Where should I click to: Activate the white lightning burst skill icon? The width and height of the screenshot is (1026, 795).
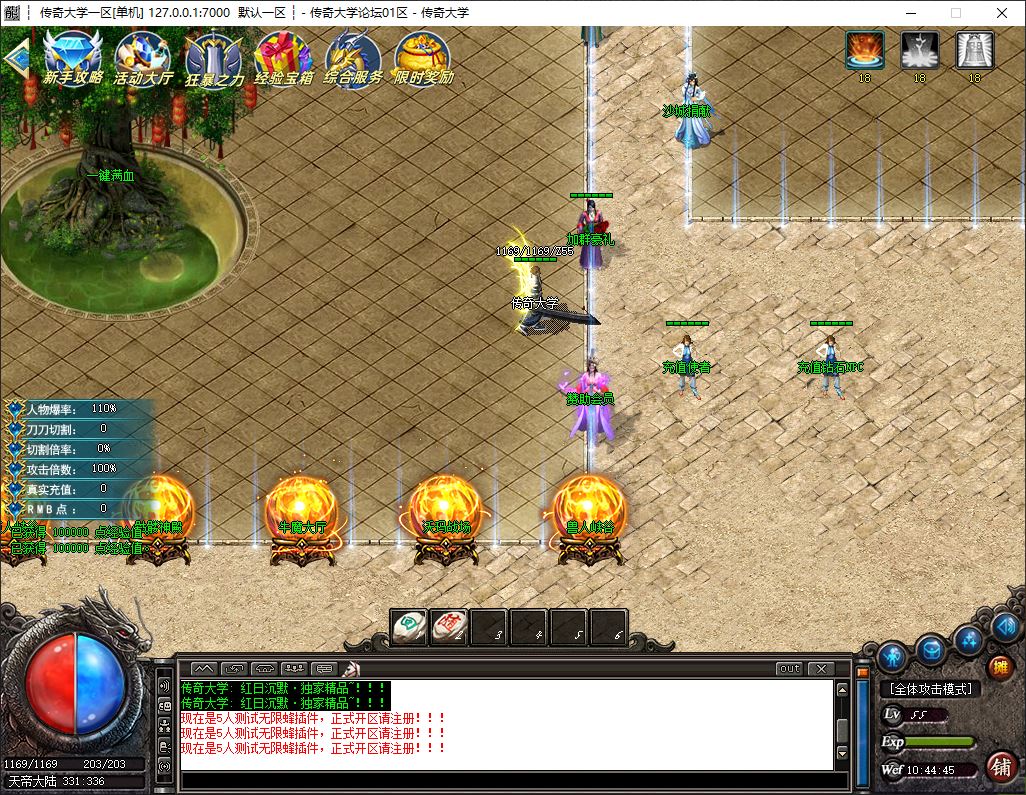click(919, 50)
